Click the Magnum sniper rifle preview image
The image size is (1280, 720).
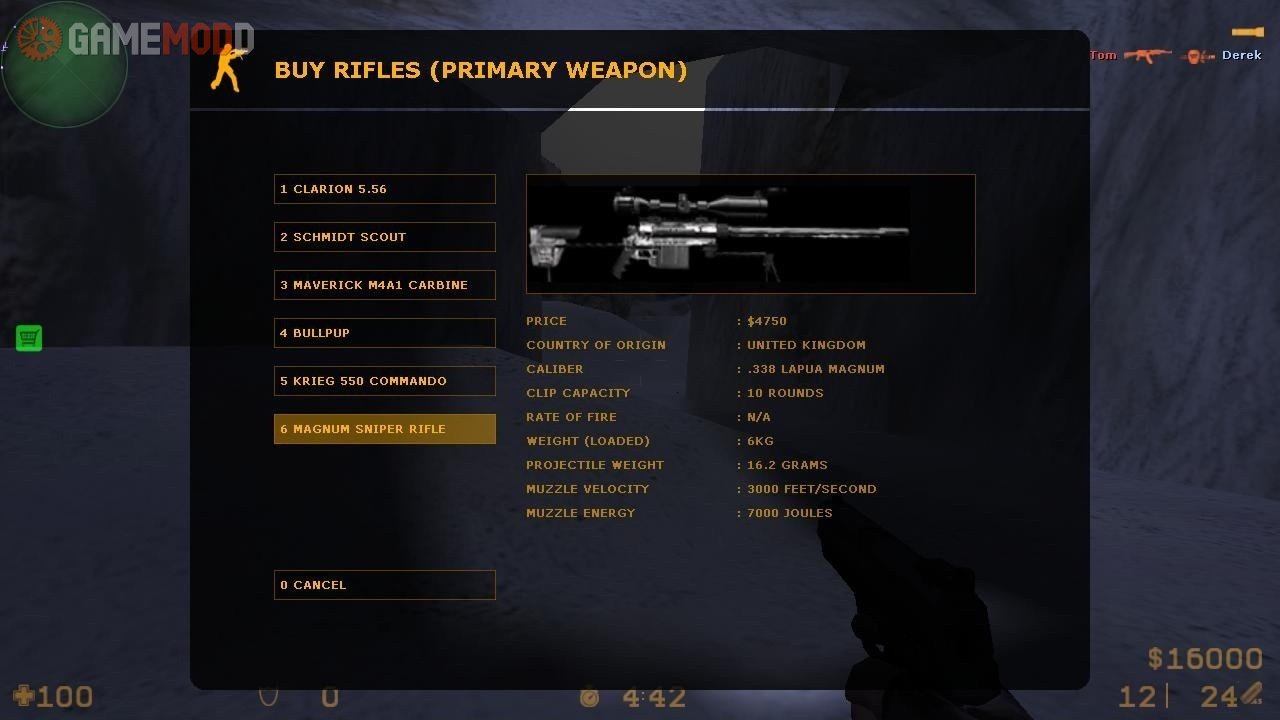(x=750, y=234)
